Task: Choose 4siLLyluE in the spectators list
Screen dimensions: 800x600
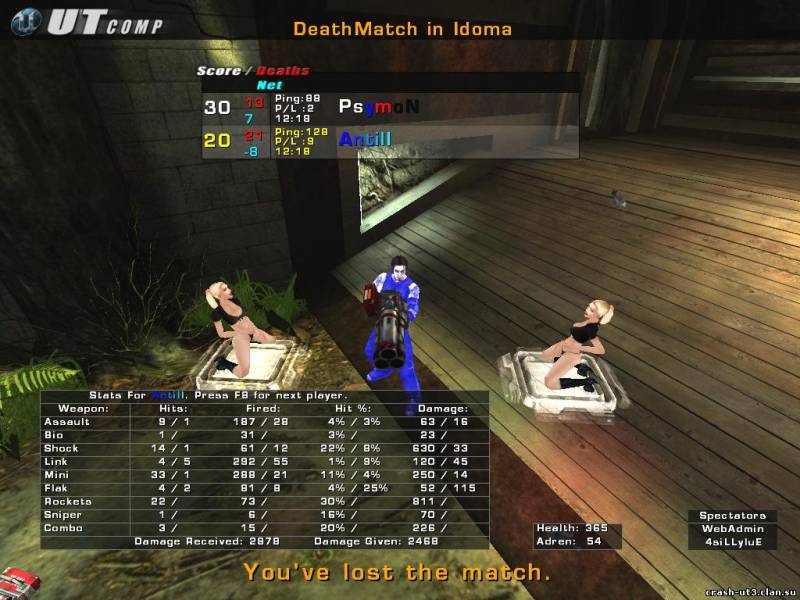Action: click(731, 542)
